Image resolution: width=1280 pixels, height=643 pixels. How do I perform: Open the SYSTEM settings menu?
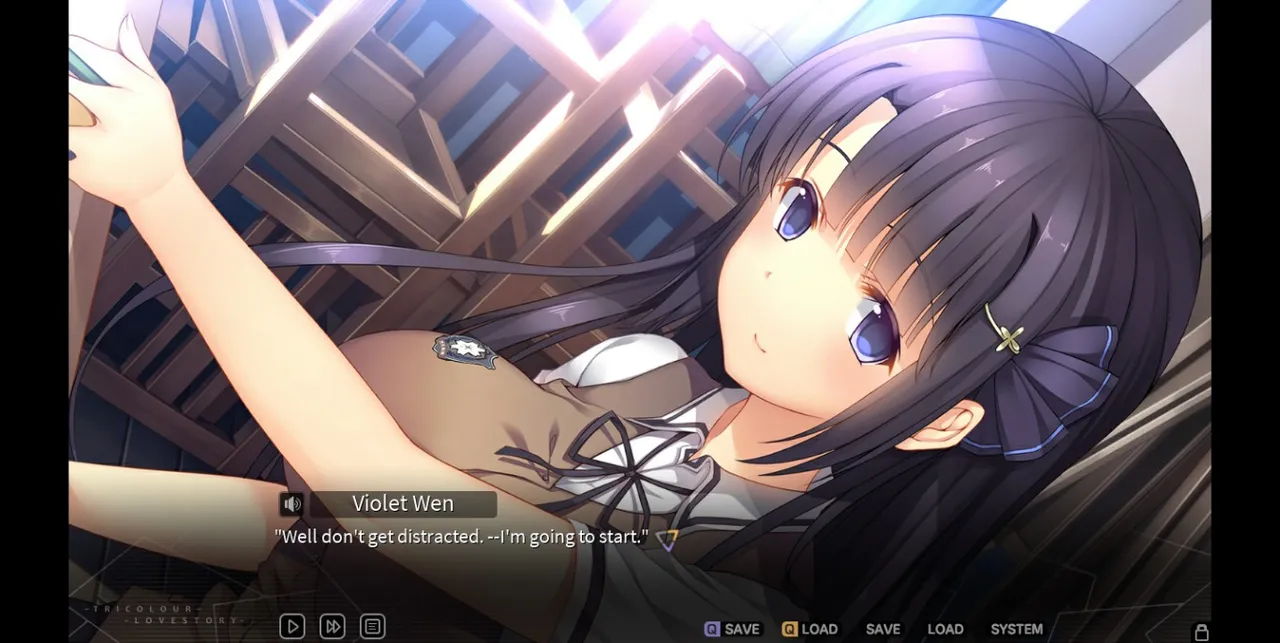point(1017,629)
